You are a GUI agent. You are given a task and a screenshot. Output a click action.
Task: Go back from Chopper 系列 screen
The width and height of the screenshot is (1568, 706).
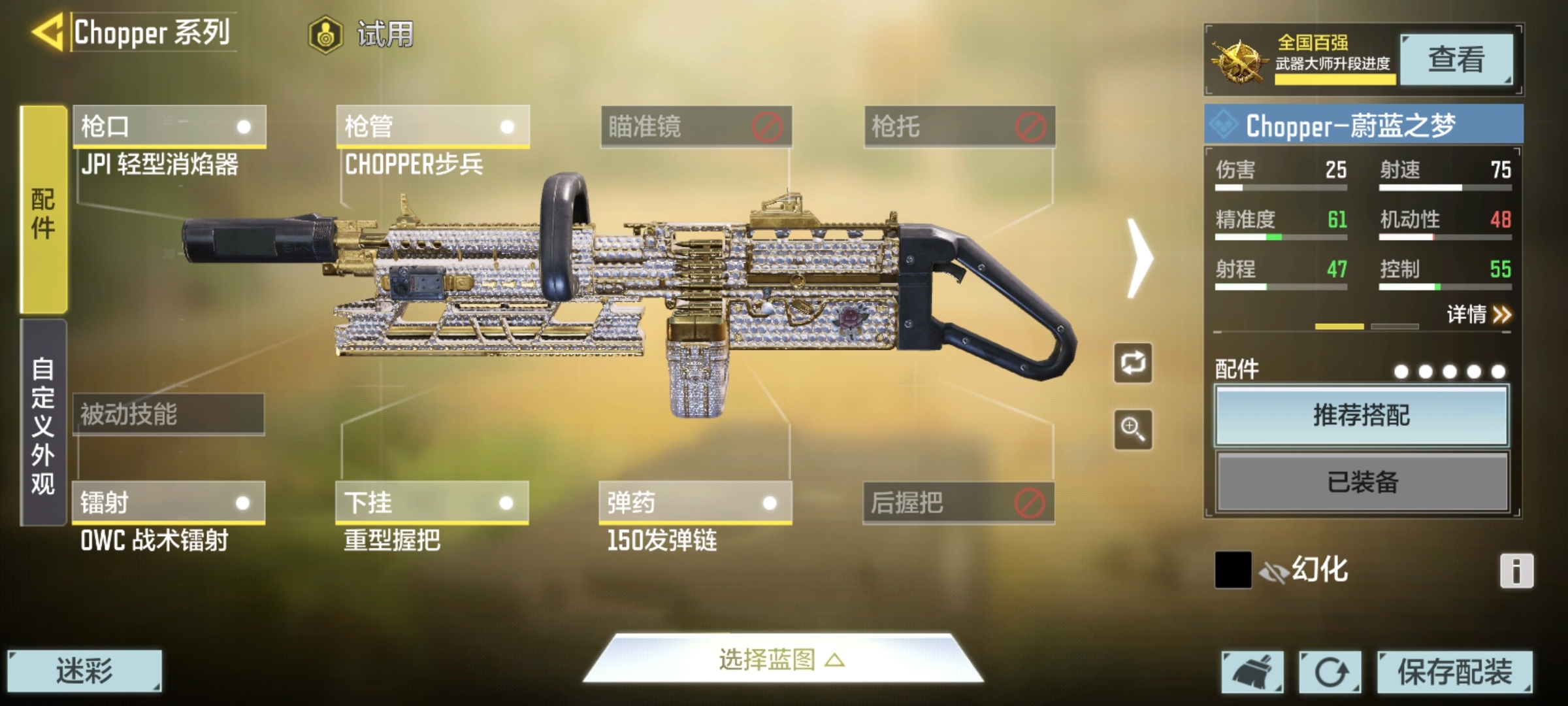click(47, 31)
